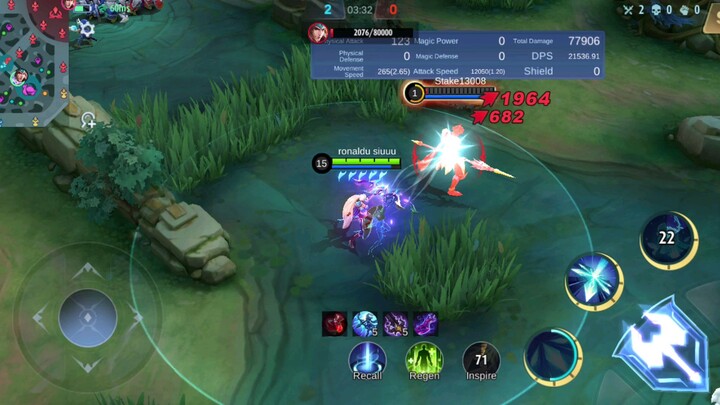
Task: Select the skill showing a 22 cooldown
Action: [x=668, y=240]
